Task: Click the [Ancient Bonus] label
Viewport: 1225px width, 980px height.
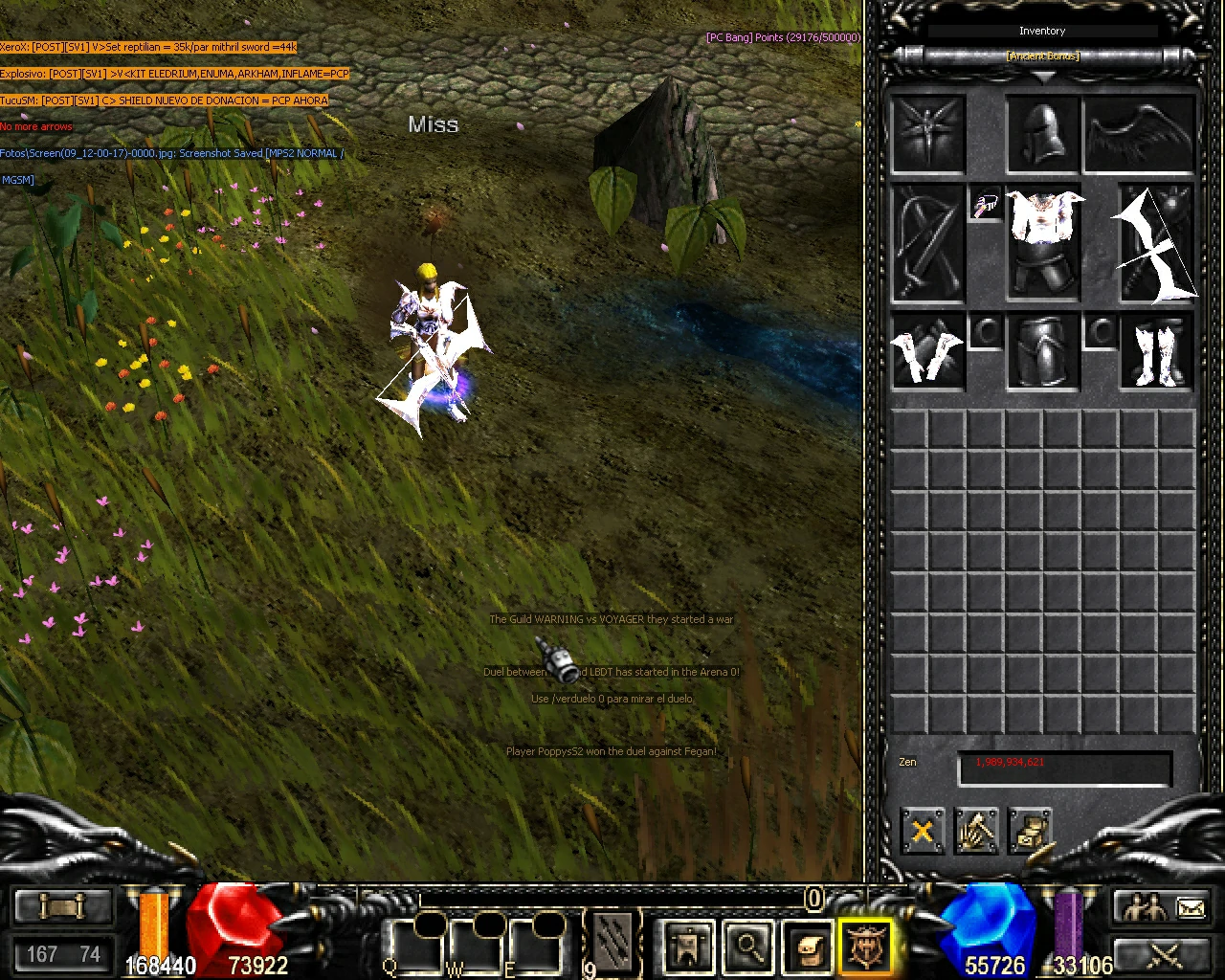Action: (1042, 56)
